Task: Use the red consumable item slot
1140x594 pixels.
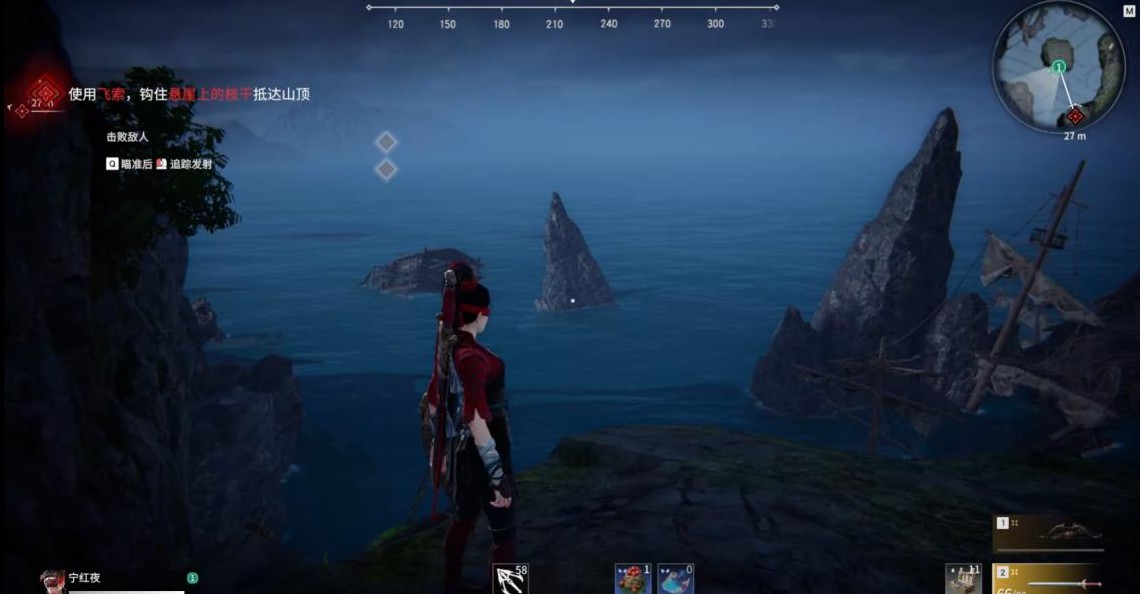Action: pos(631,579)
